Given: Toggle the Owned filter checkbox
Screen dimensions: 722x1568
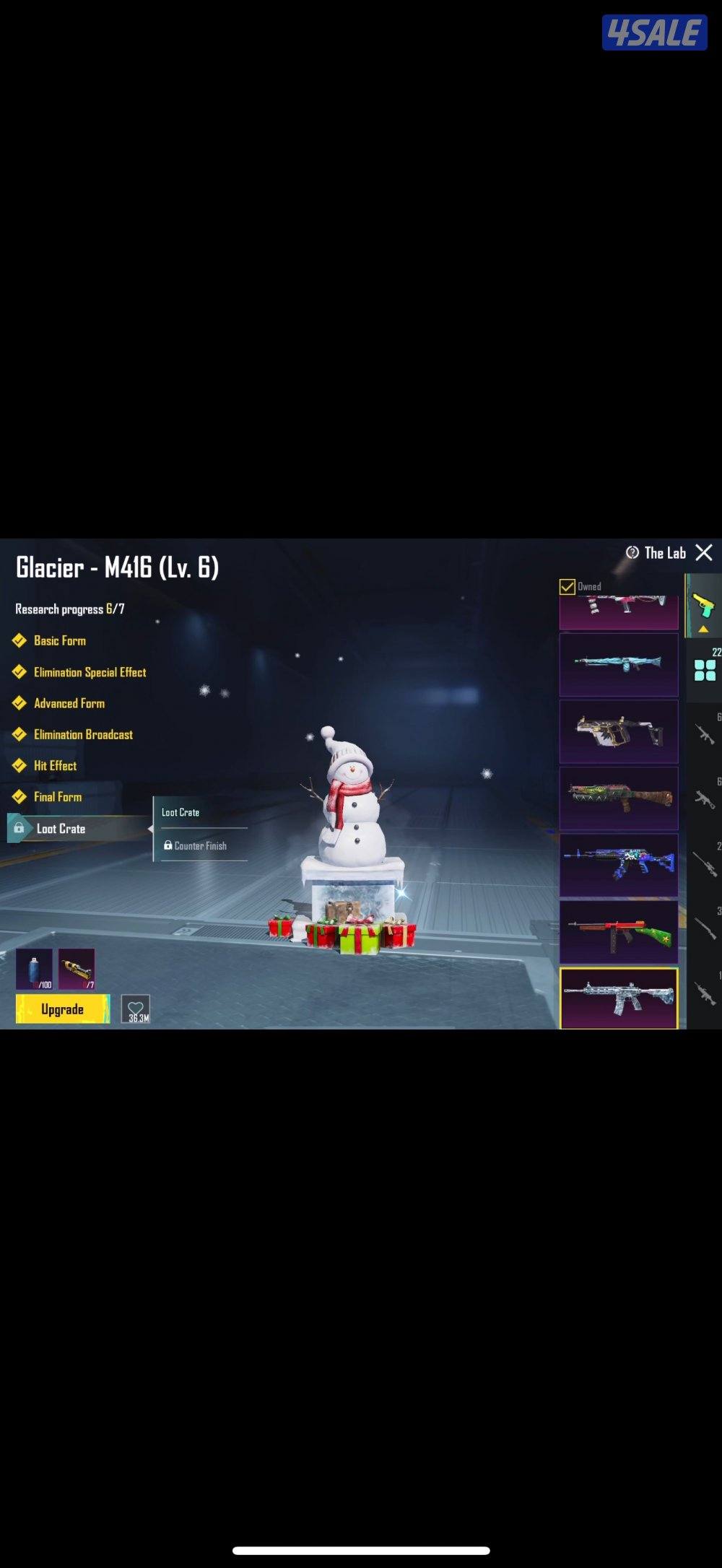Looking at the screenshot, I should [x=567, y=586].
